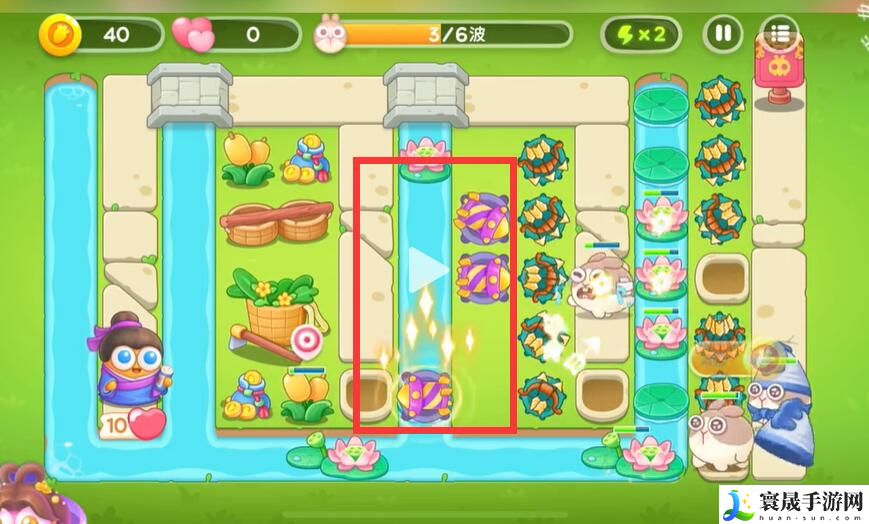Toggle the x2 game speed button
This screenshot has width=869, height=524.
pos(640,35)
